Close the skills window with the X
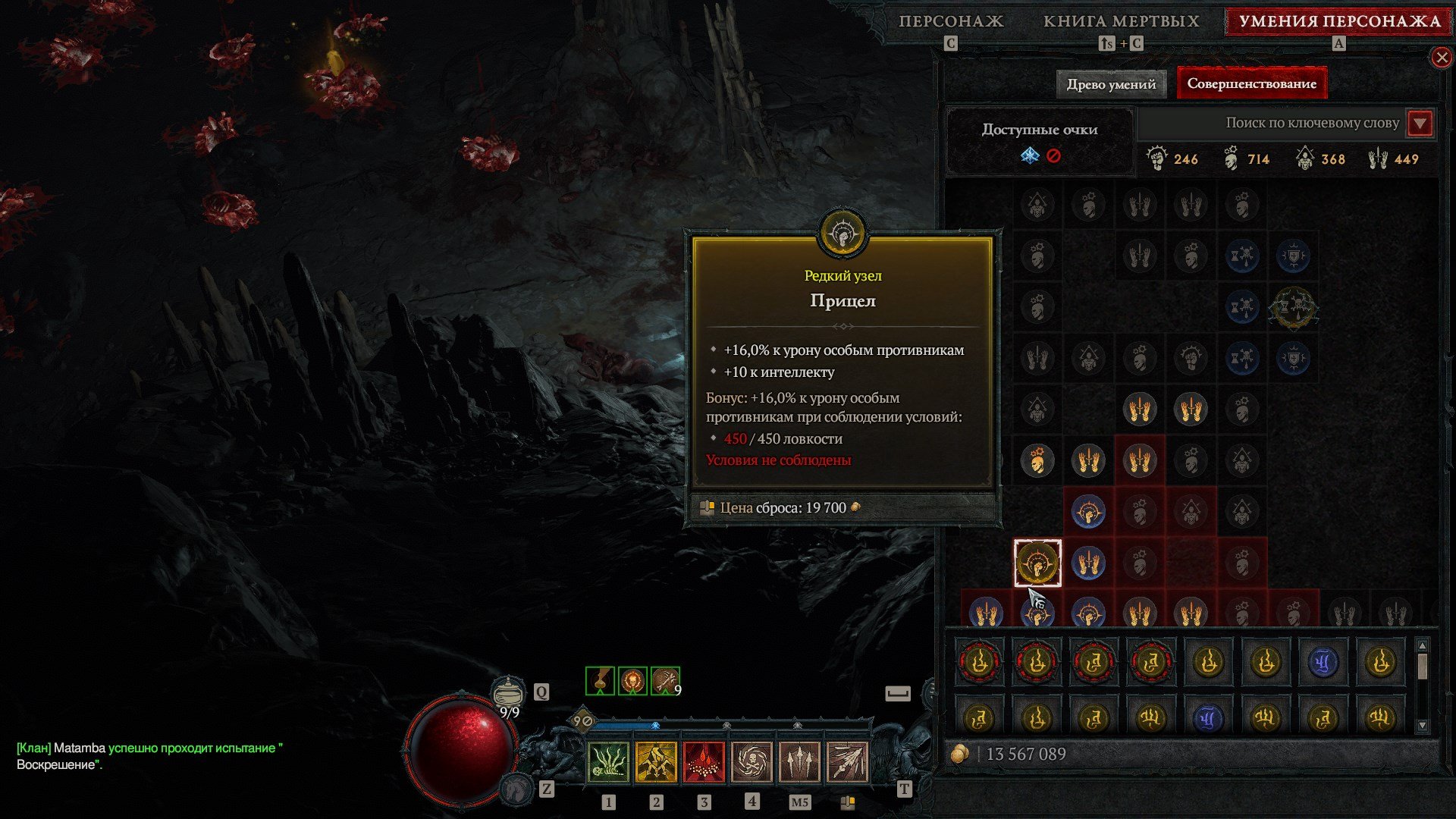The height and width of the screenshot is (819, 1456). 1444,58
